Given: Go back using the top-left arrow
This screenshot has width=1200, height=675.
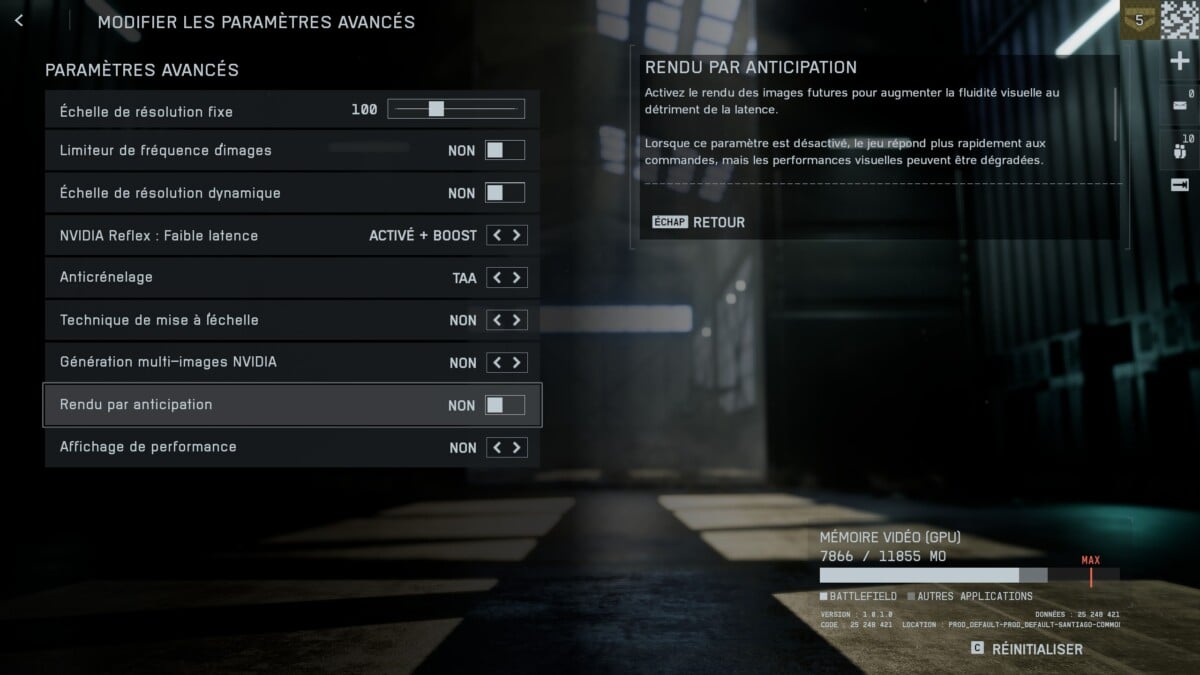Looking at the screenshot, I should tap(19, 21).
